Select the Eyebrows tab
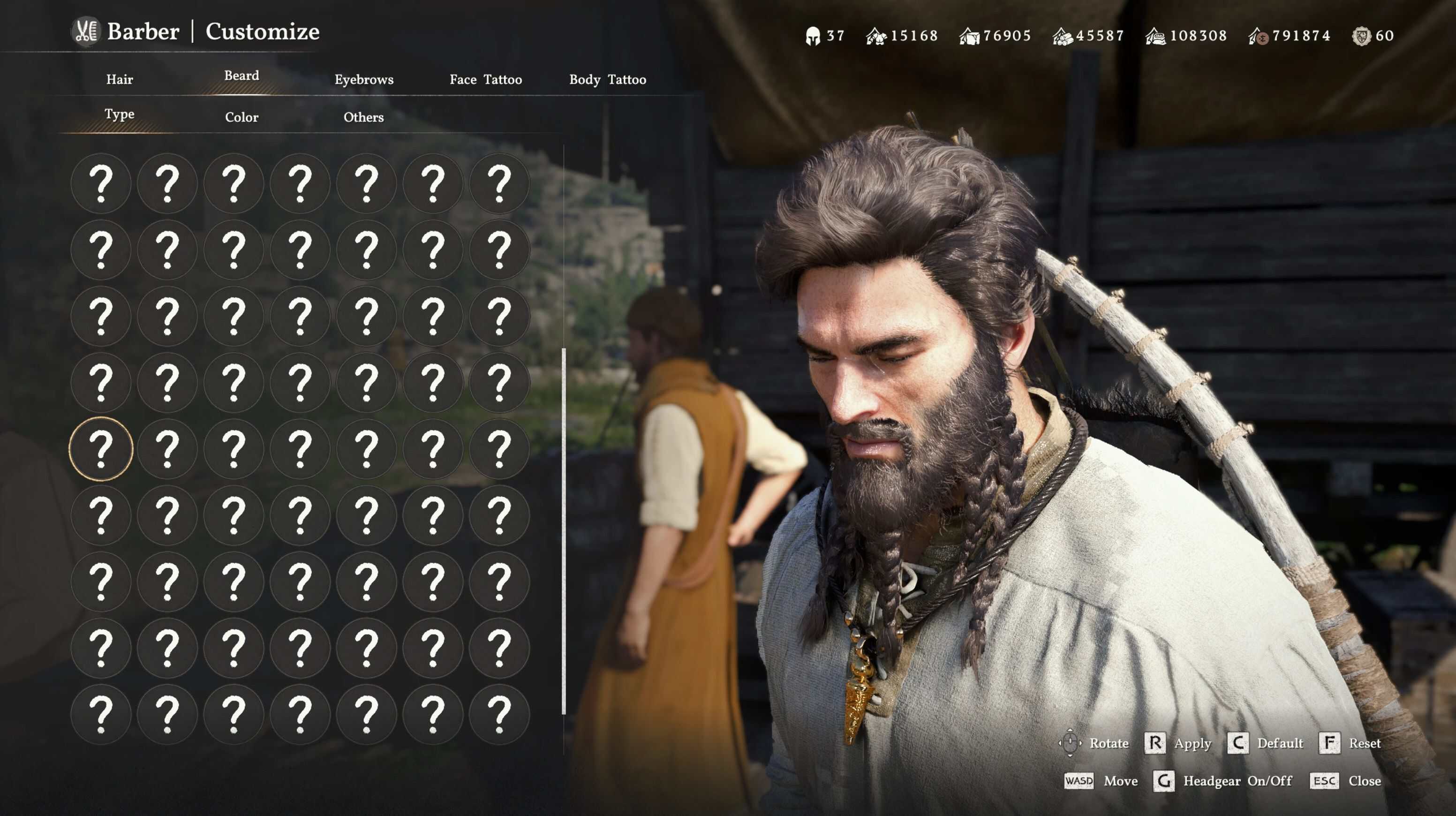 [x=363, y=80]
